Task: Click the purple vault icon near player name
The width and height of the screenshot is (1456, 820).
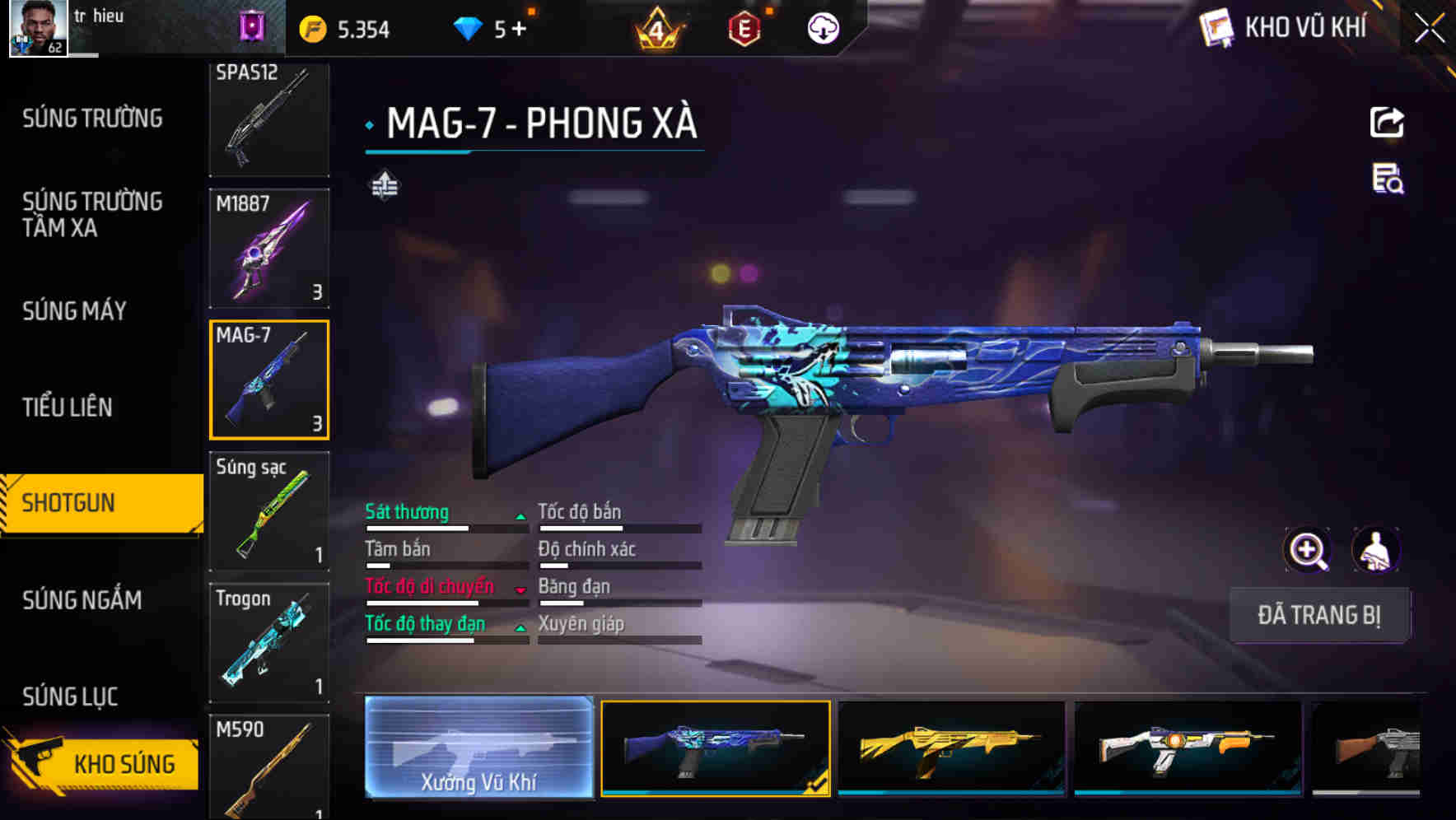Action: point(253,26)
